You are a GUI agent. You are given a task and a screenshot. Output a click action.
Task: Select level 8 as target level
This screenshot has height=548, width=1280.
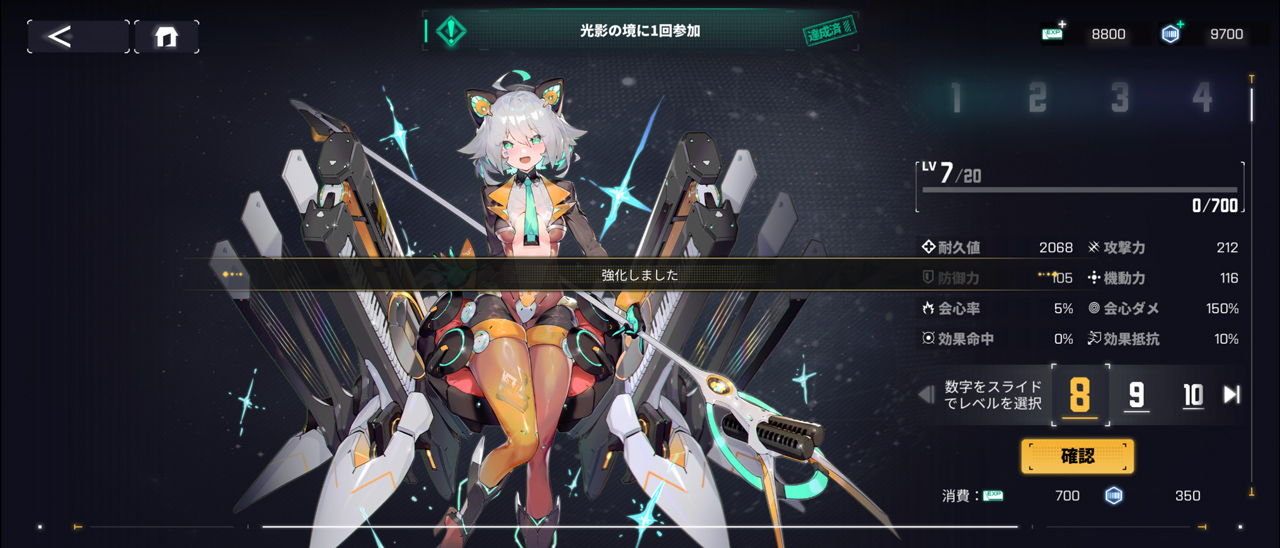click(x=1080, y=396)
